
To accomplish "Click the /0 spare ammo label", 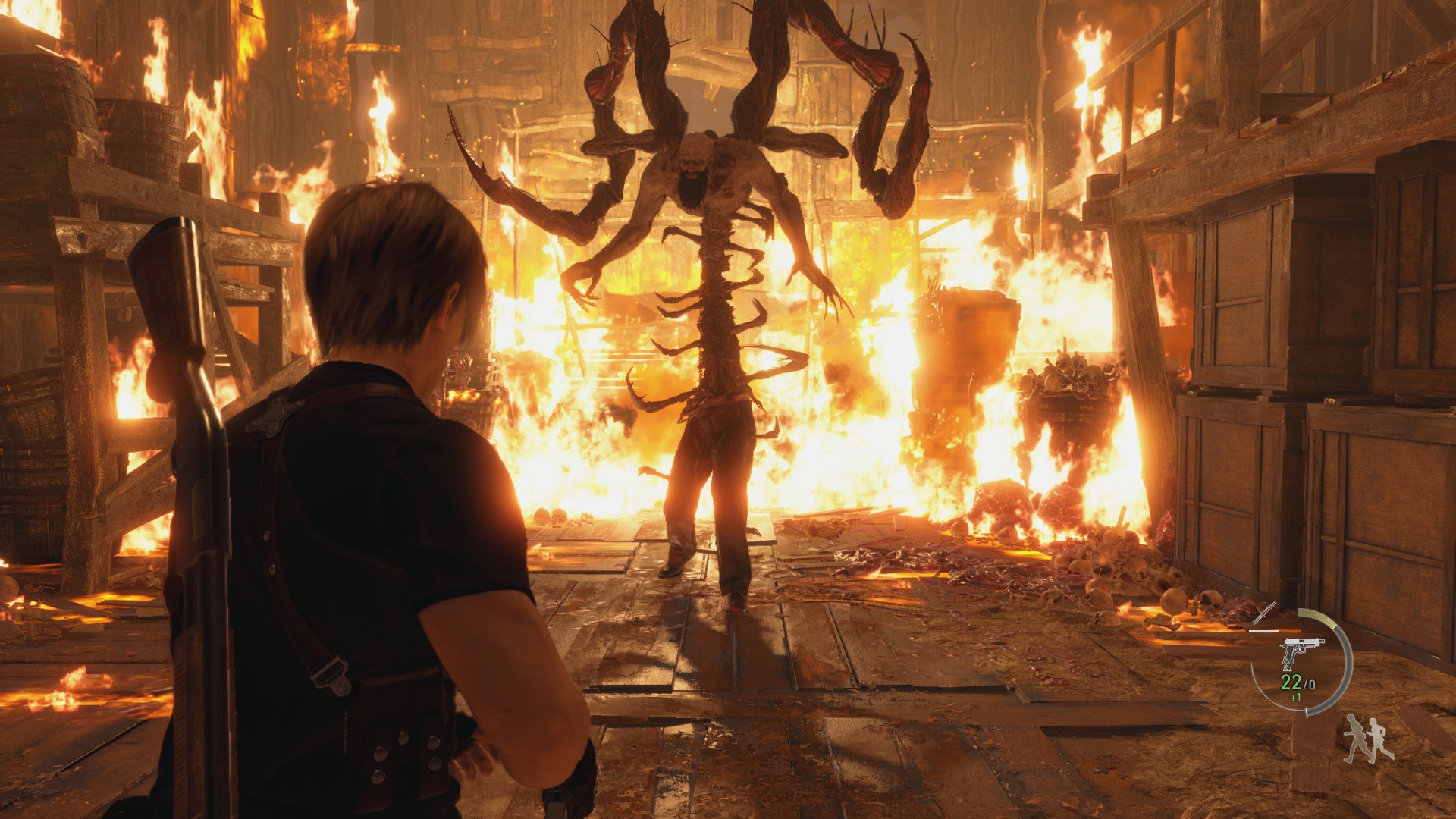I will pos(1309,683).
